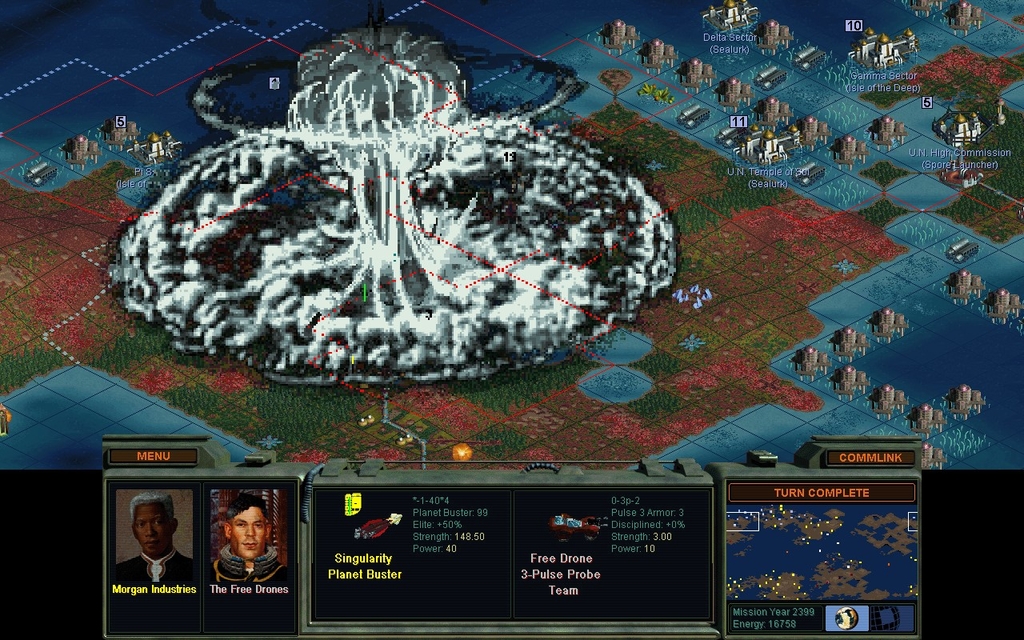Select The Free Drones leader portrait
This screenshot has height=640, width=1024.
pyautogui.click(x=248, y=535)
